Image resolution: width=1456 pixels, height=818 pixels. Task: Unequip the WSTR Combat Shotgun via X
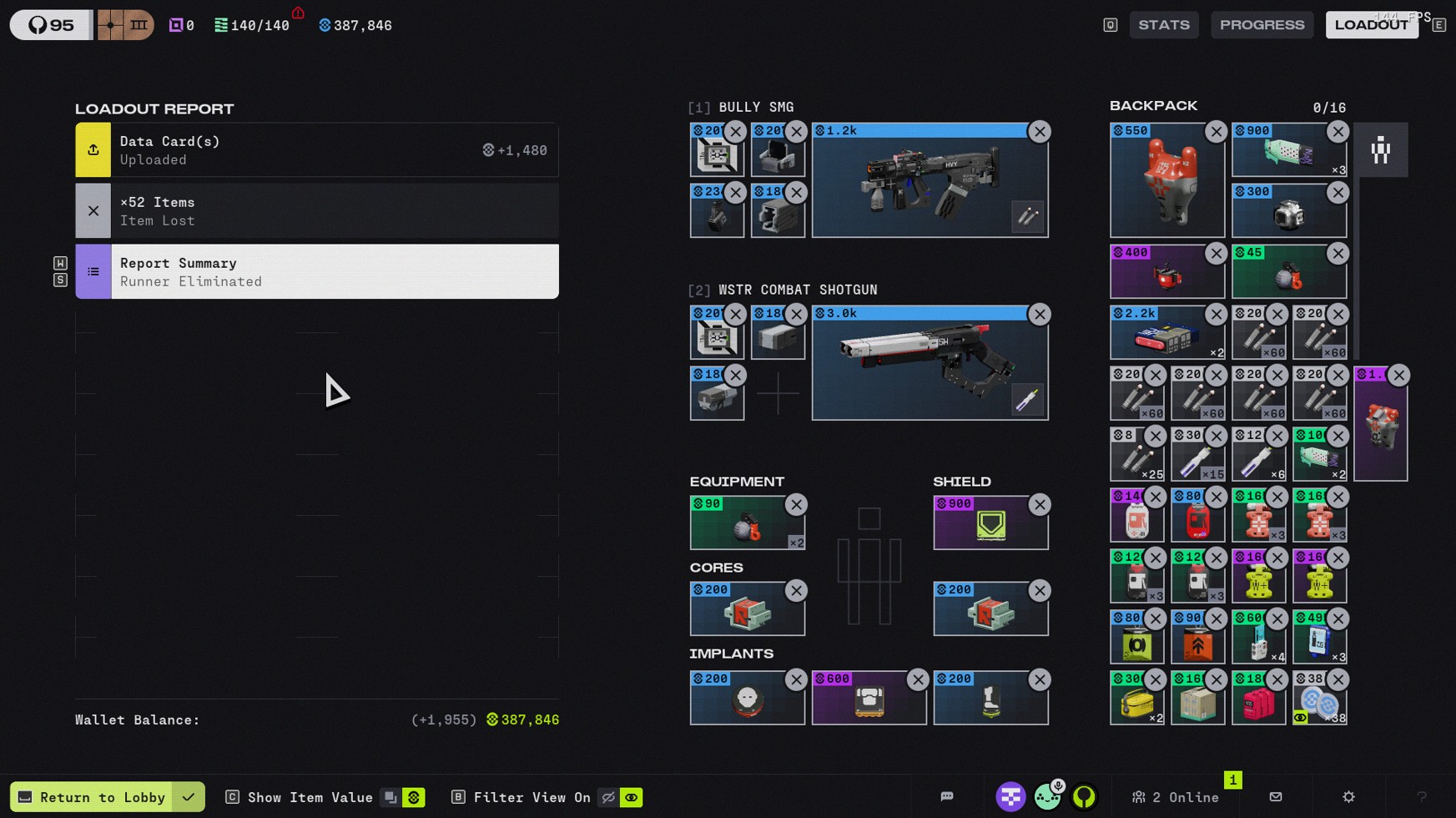tap(1040, 315)
